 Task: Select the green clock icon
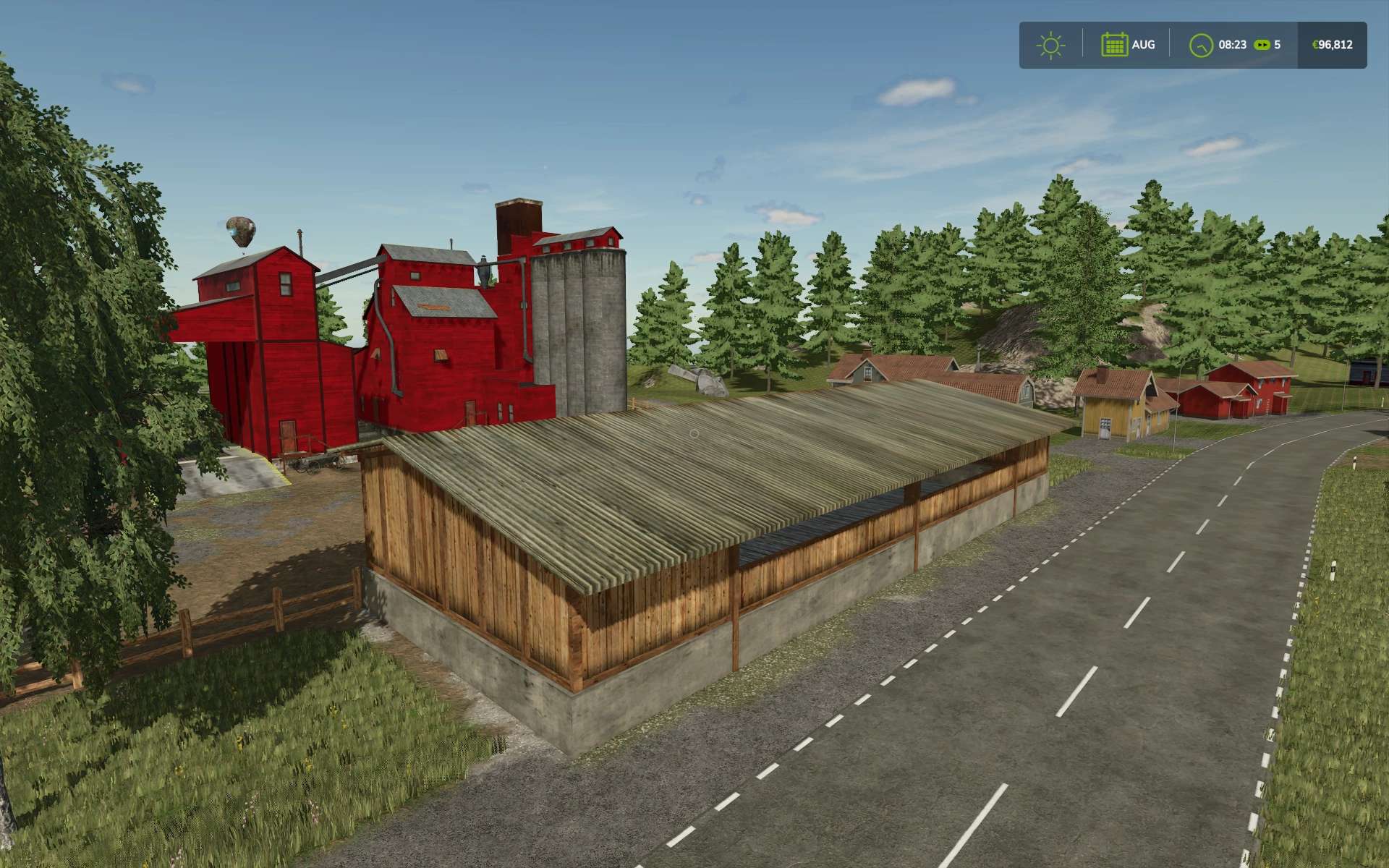pos(1201,45)
